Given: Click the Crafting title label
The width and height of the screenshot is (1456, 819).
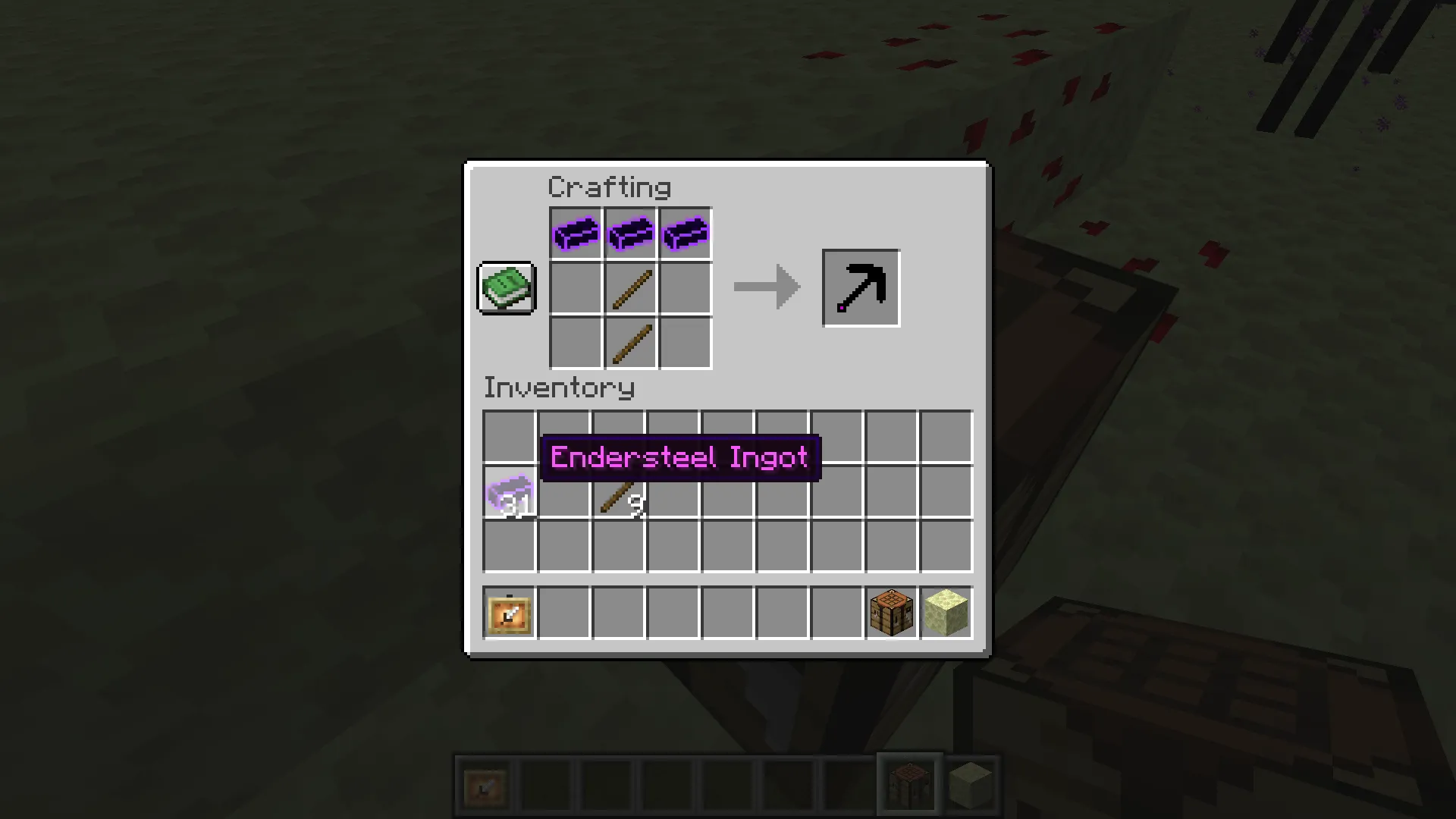Looking at the screenshot, I should 610,187.
